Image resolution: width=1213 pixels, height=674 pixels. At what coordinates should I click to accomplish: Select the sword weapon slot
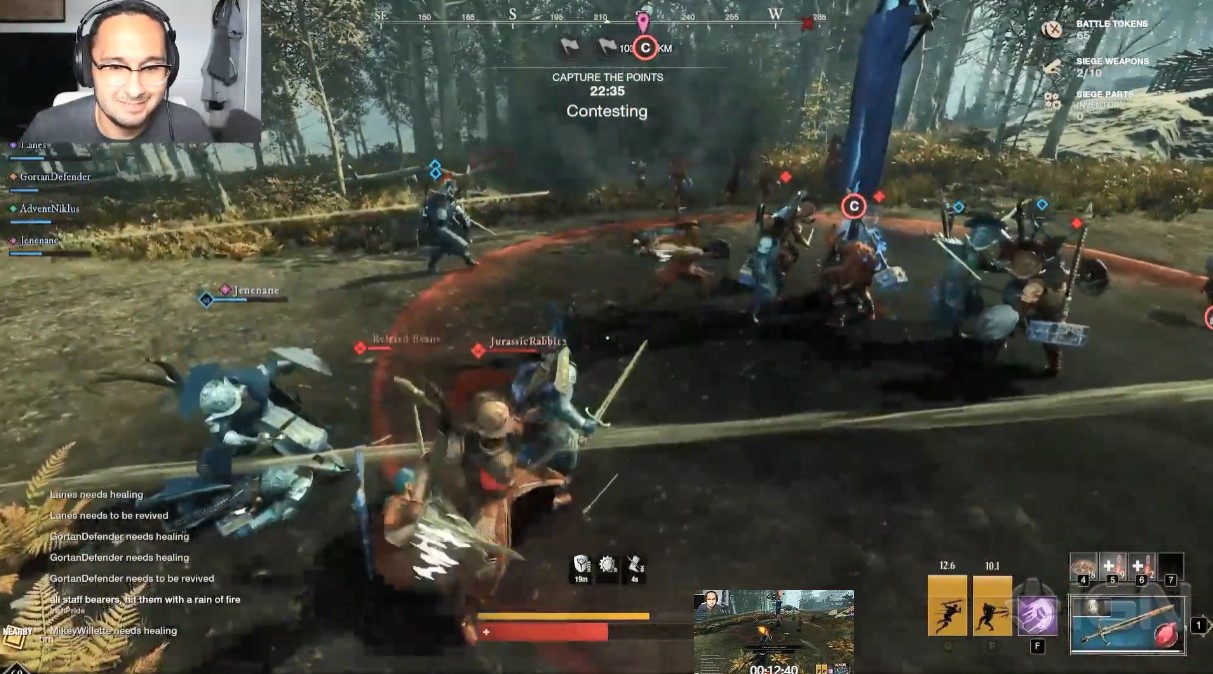click(x=1127, y=625)
